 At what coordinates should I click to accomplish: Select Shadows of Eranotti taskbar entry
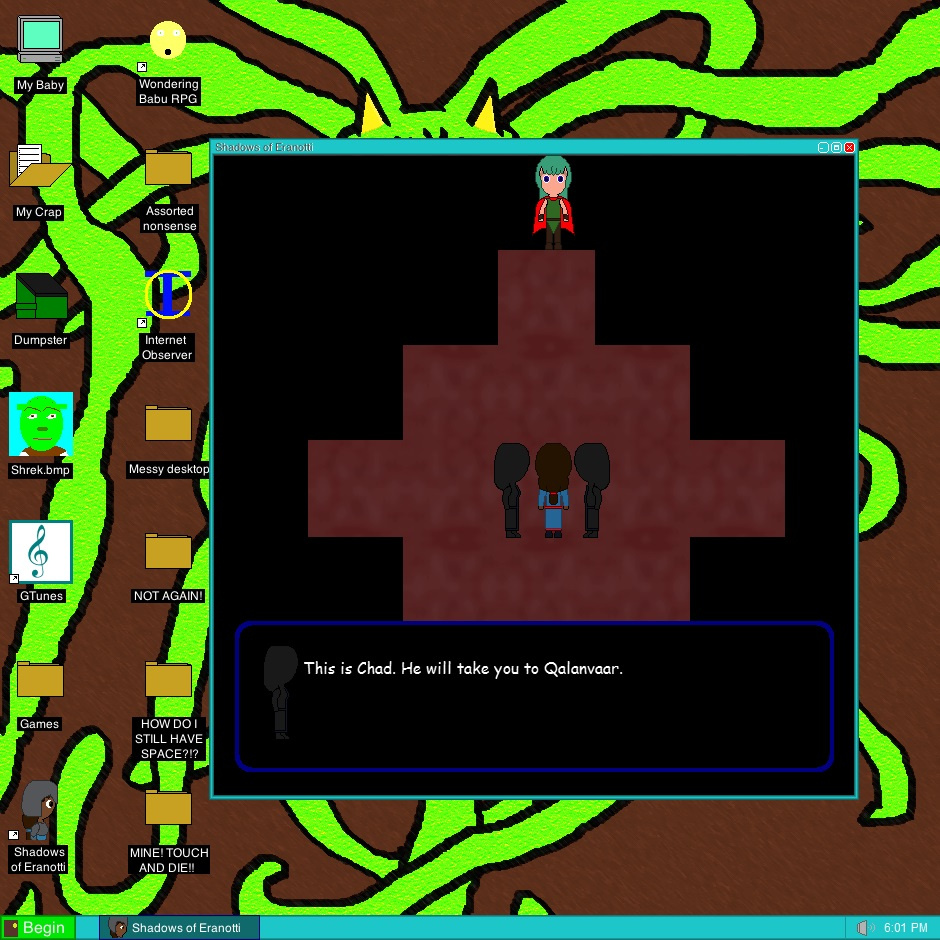(x=180, y=927)
